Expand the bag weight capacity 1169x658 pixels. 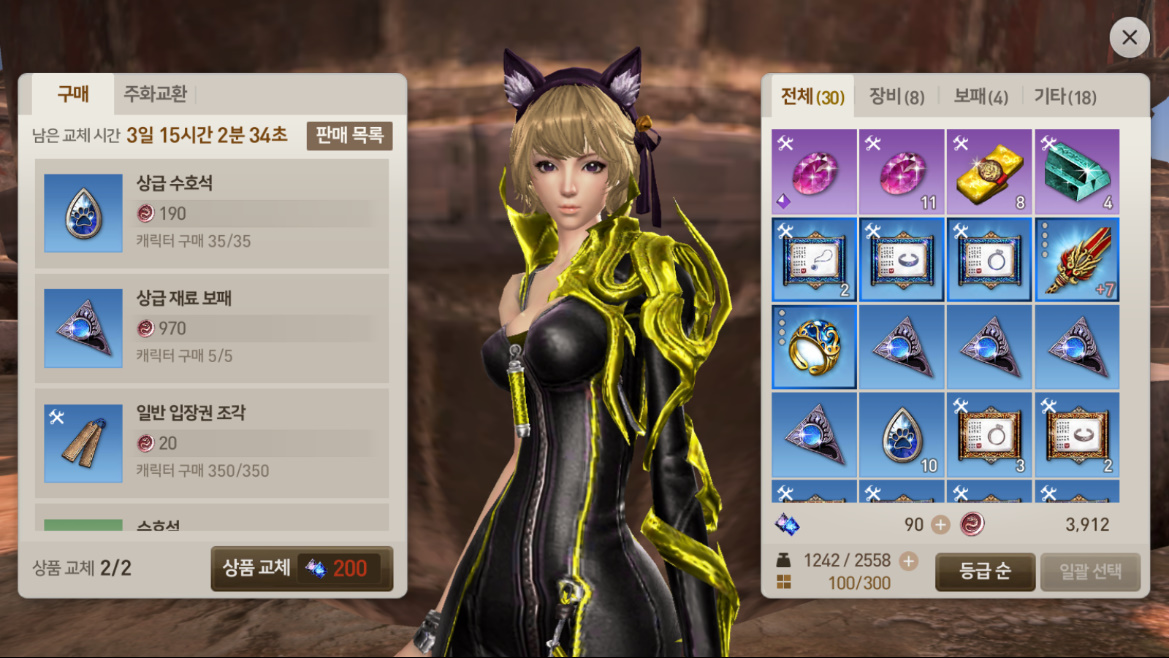click(908, 561)
